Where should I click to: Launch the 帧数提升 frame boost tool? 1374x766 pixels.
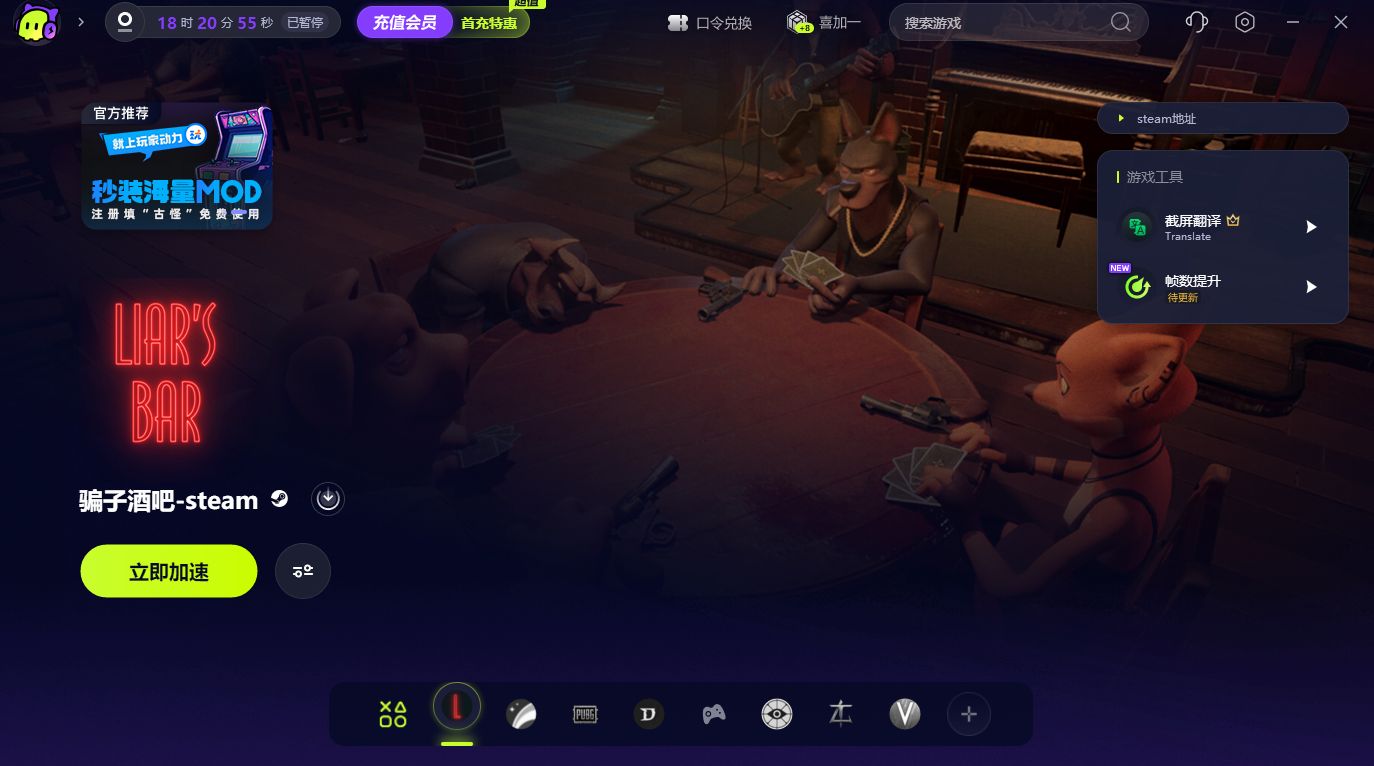1312,287
